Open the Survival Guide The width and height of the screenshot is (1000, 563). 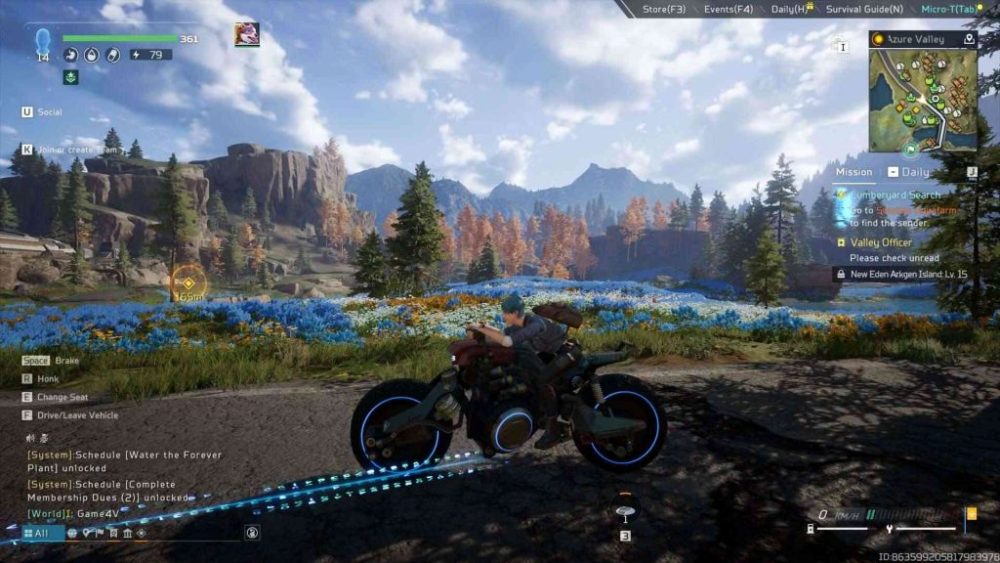click(x=864, y=9)
